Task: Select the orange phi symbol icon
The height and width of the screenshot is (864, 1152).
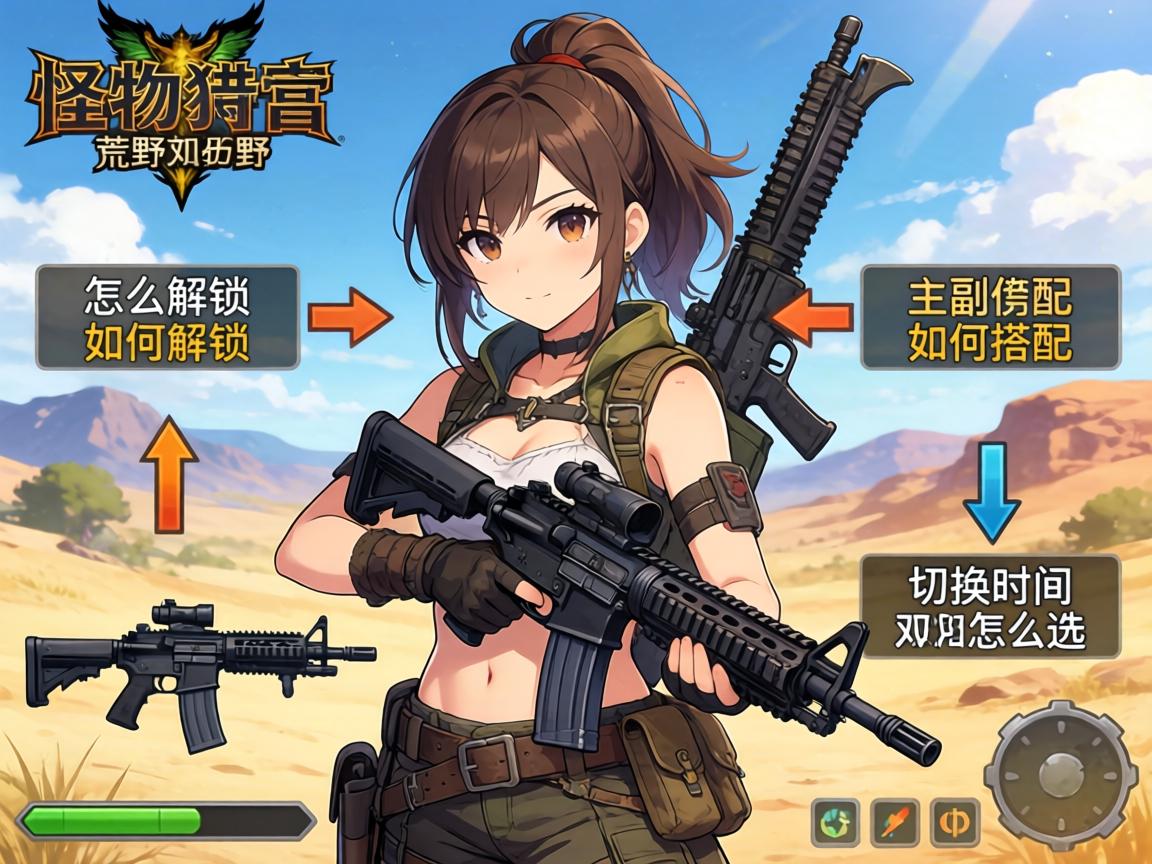Action: click(x=954, y=823)
